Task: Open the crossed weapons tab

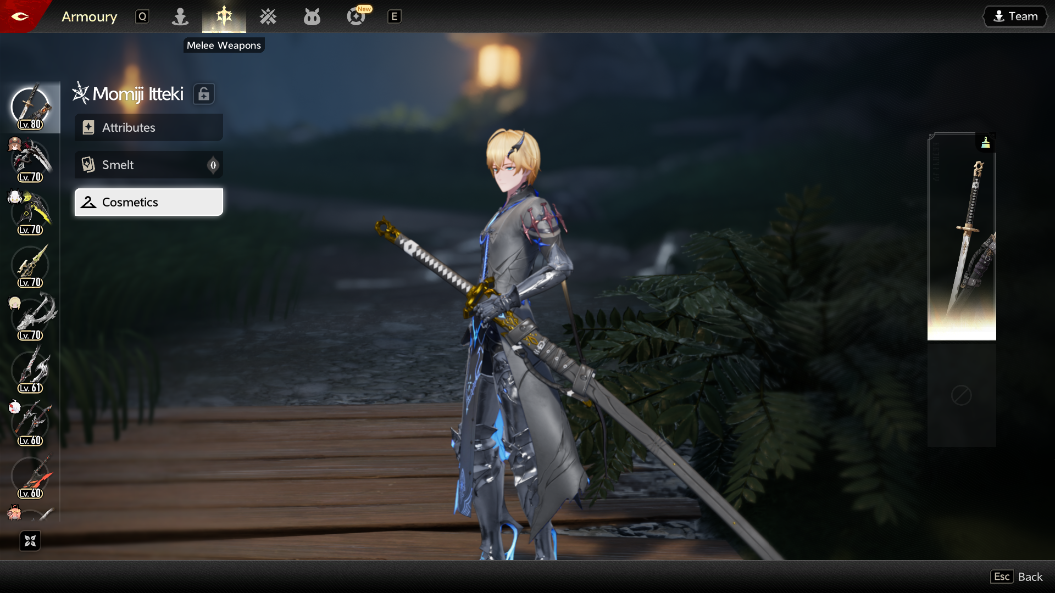Action: (268, 16)
